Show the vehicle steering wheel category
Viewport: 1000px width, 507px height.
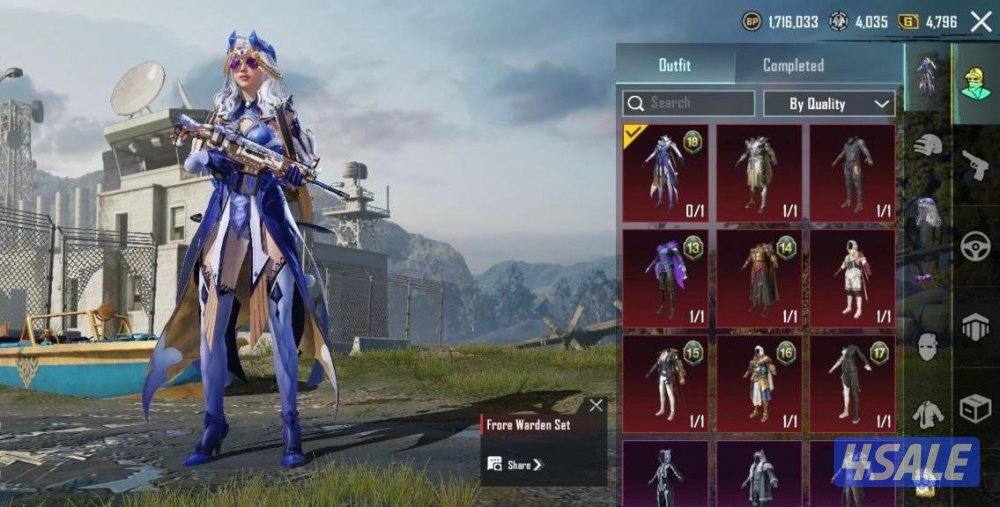click(975, 247)
